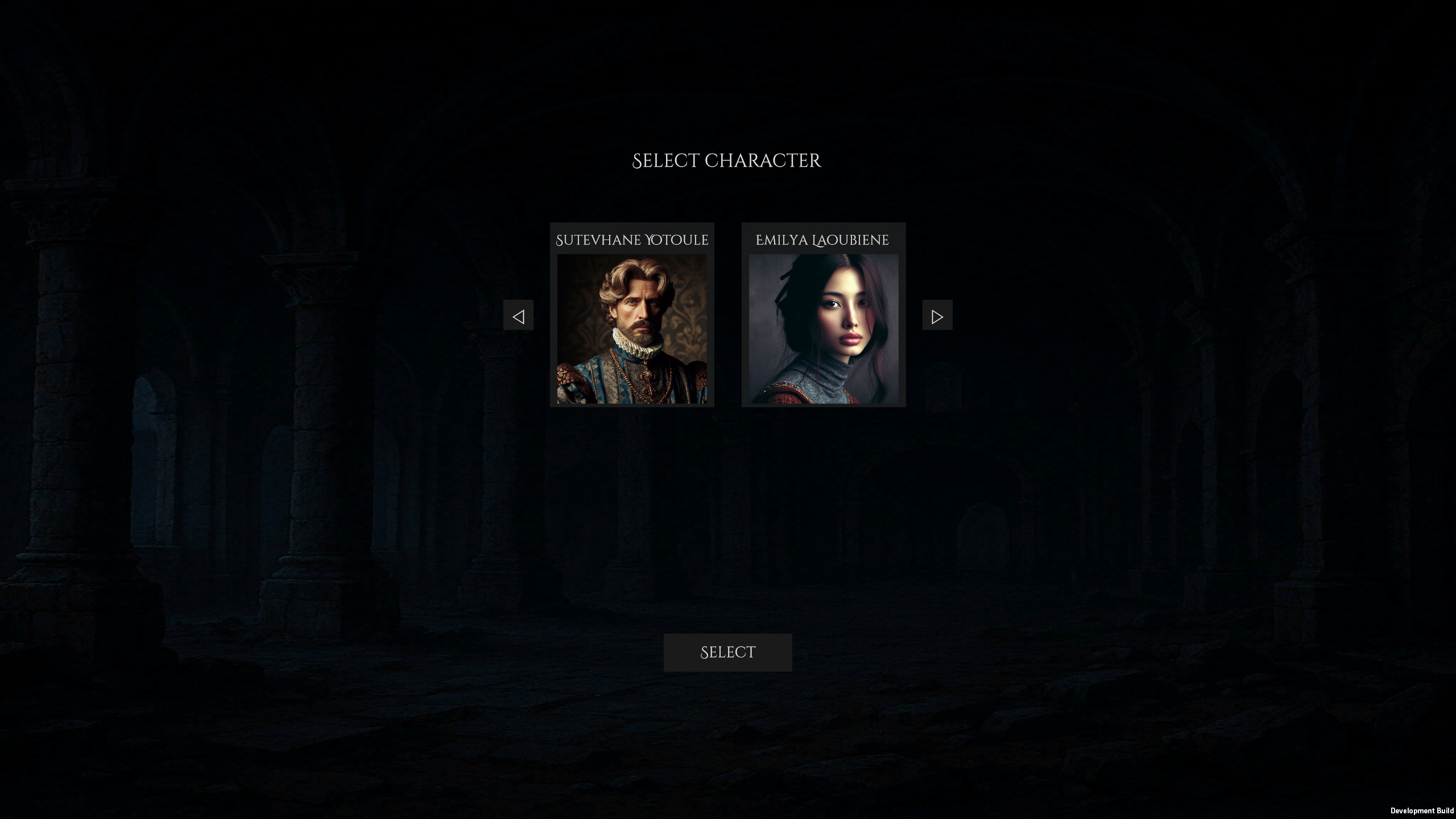Show previous characters with the left arrow

click(518, 316)
